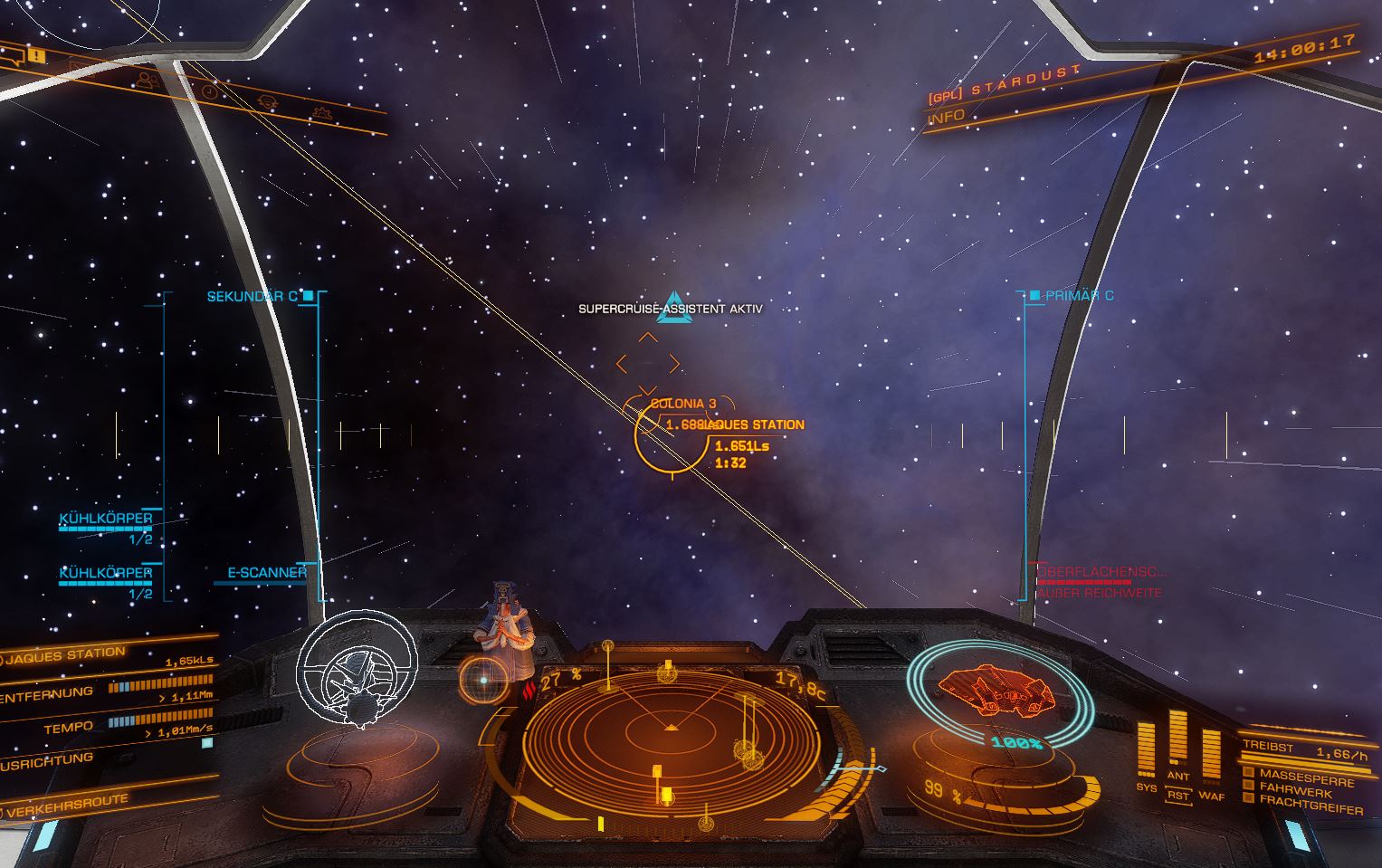Toggle the Fahrwerk landing gear indicator
1382x868 pixels.
(1295, 790)
